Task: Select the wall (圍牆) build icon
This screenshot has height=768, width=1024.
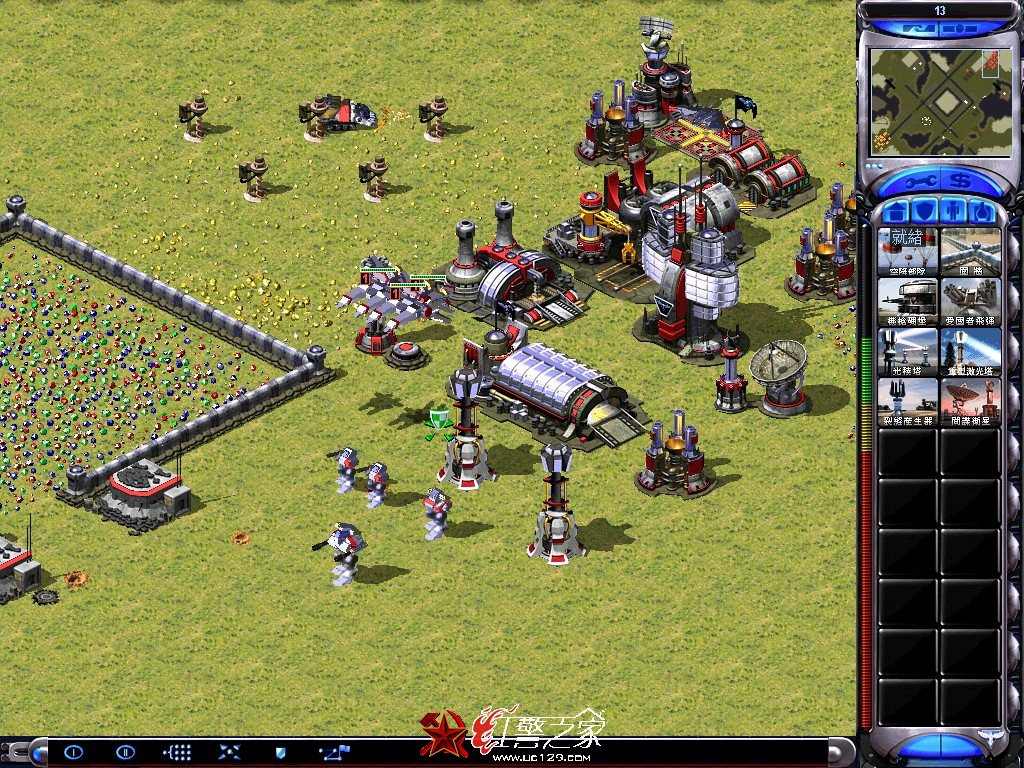Action: coord(970,251)
